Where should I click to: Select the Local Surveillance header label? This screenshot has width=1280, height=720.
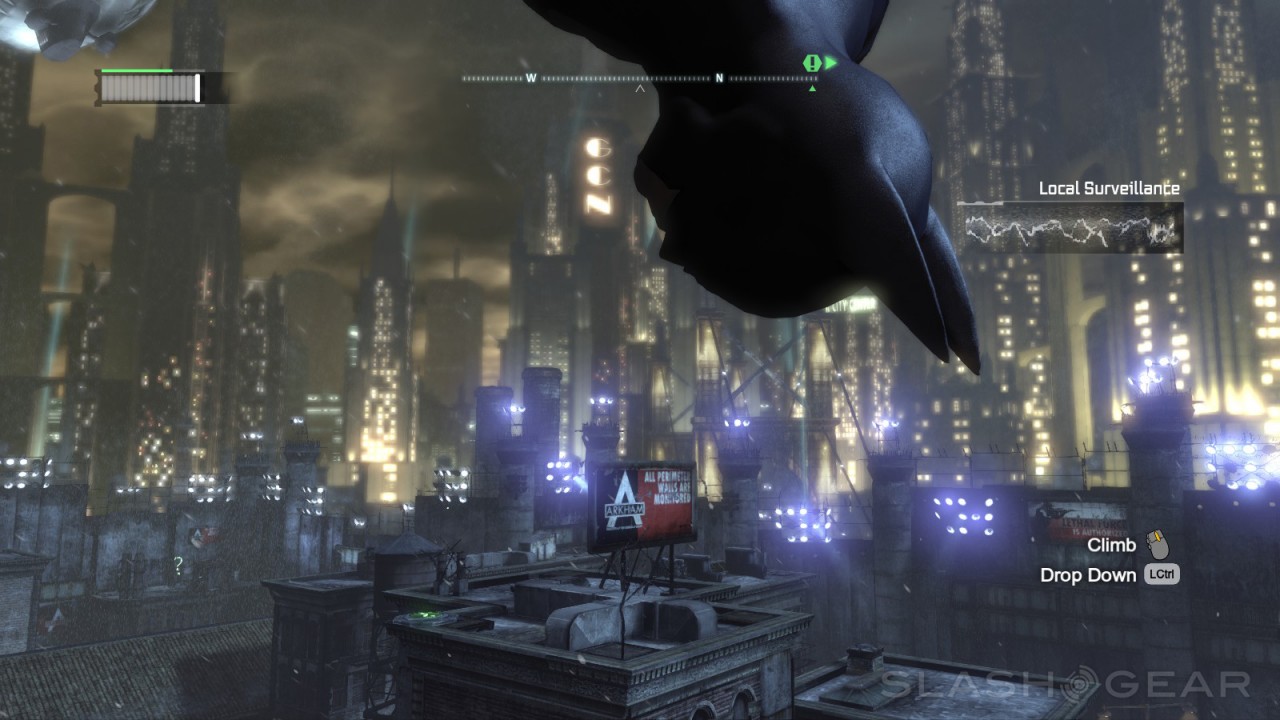1110,187
